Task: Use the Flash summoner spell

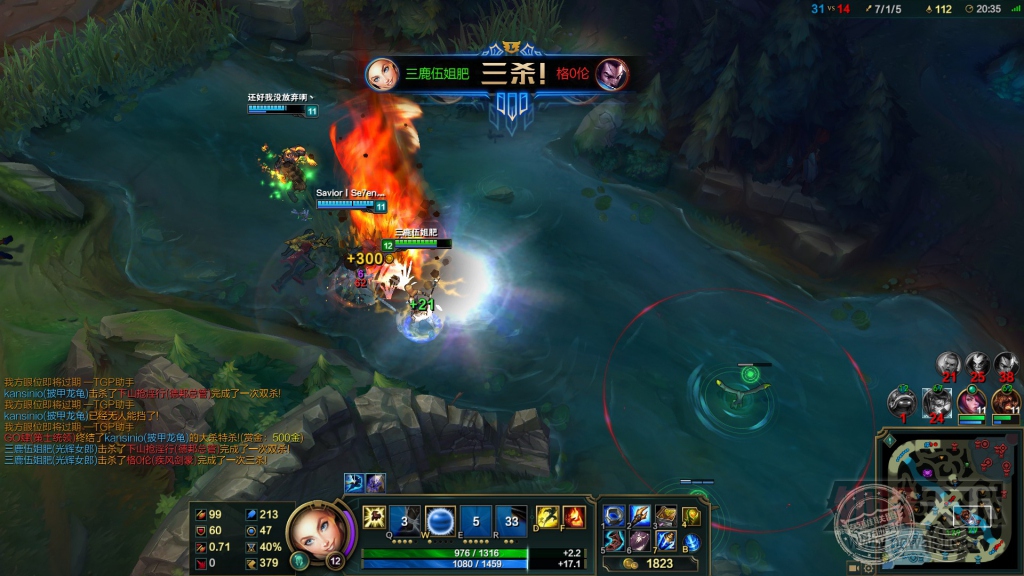Action: point(549,517)
